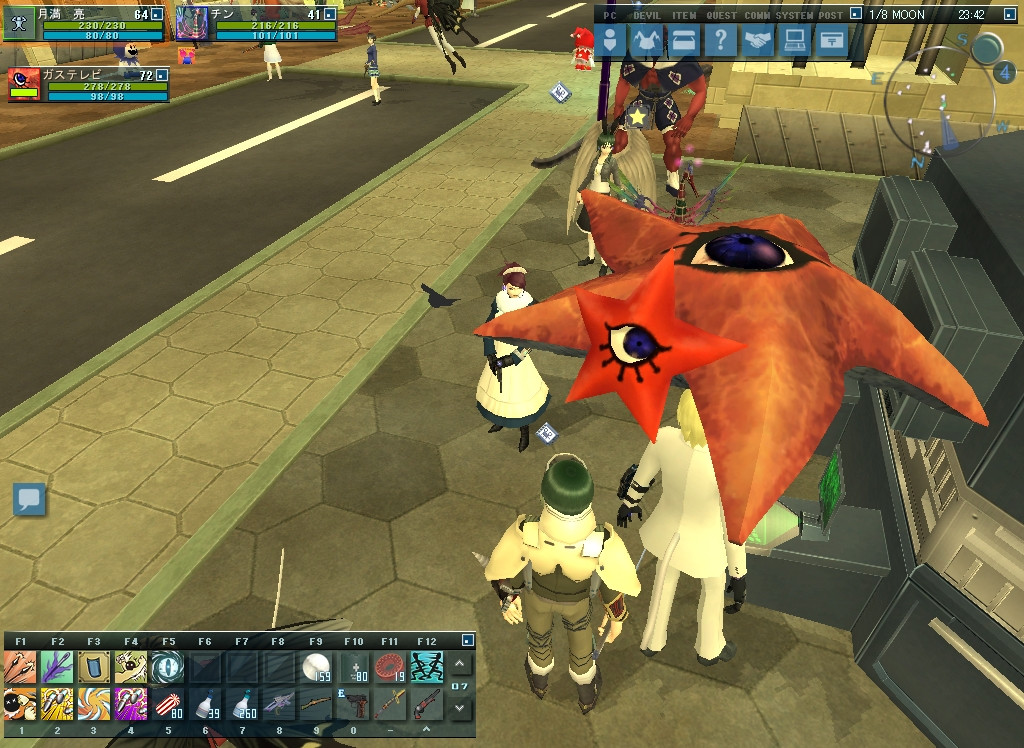The height and width of the screenshot is (748, 1024).
Task: Use the bottle item with 260 count
Action: pyautogui.click(x=242, y=704)
